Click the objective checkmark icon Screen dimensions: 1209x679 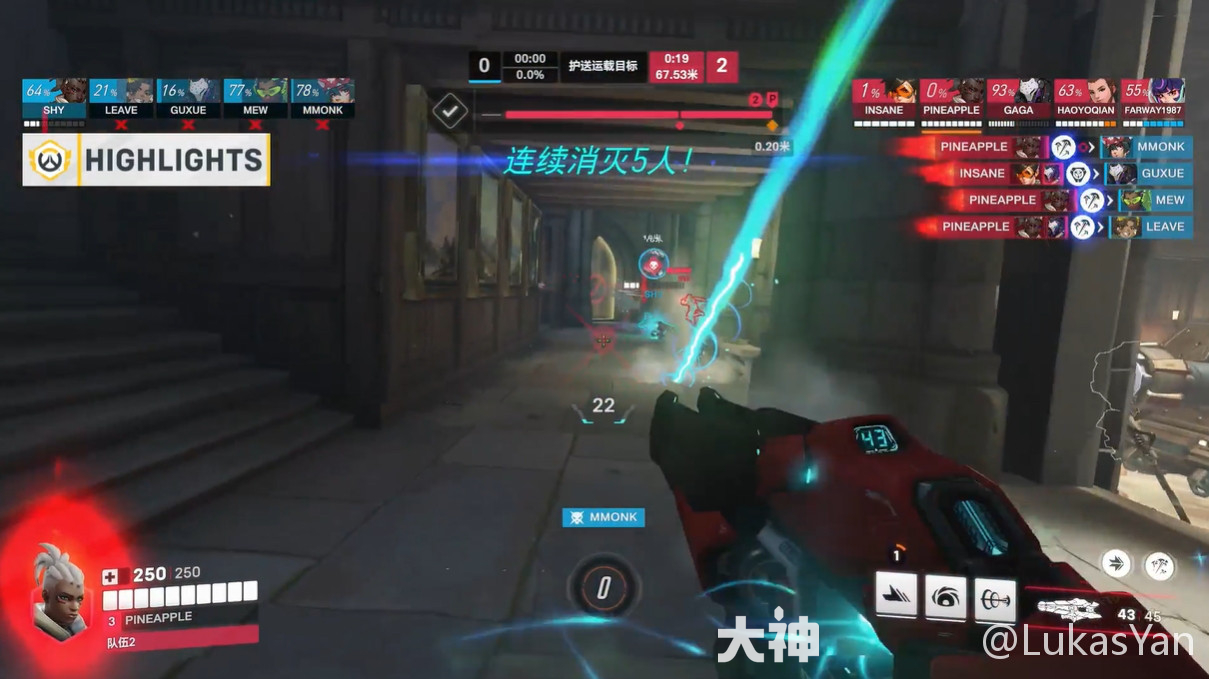point(451,111)
